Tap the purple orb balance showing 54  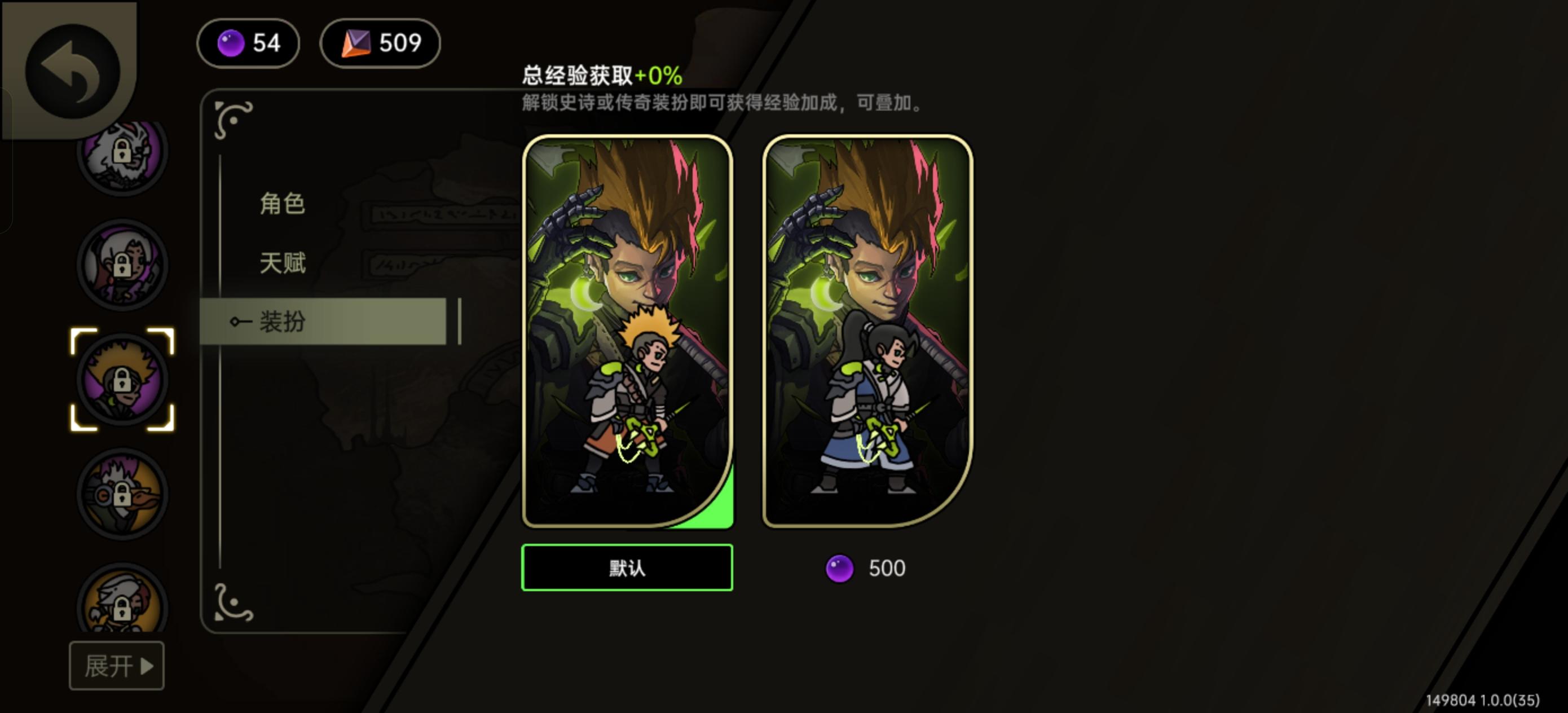pos(248,43)
